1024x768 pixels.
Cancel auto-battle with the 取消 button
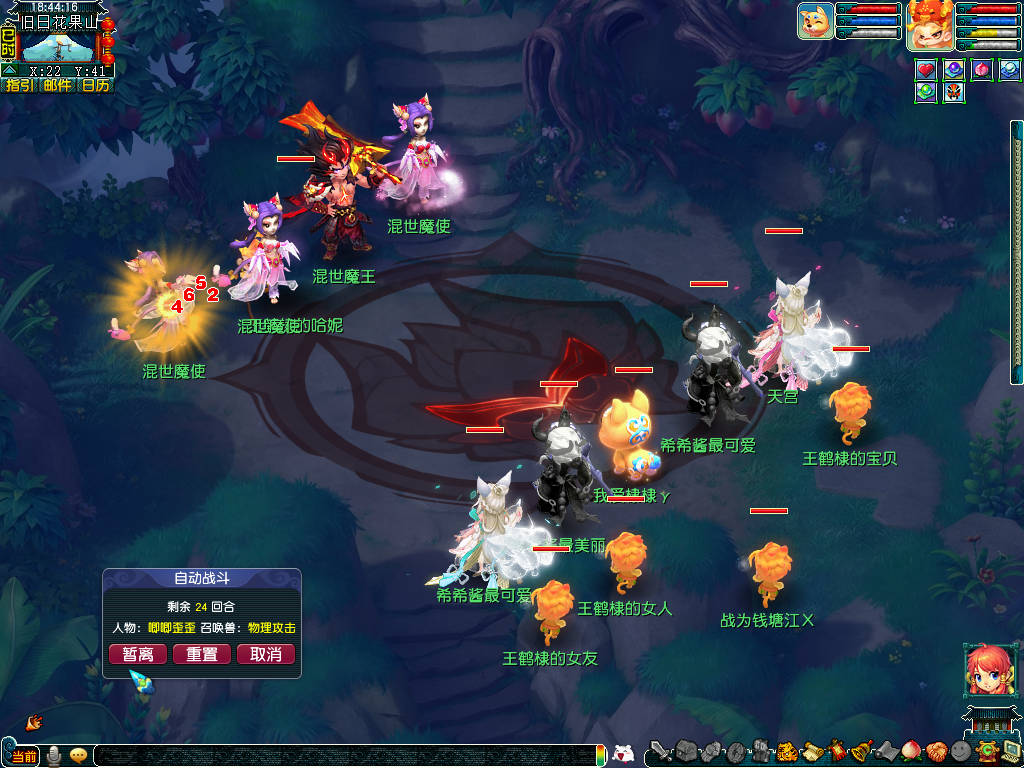pos(266,655)
